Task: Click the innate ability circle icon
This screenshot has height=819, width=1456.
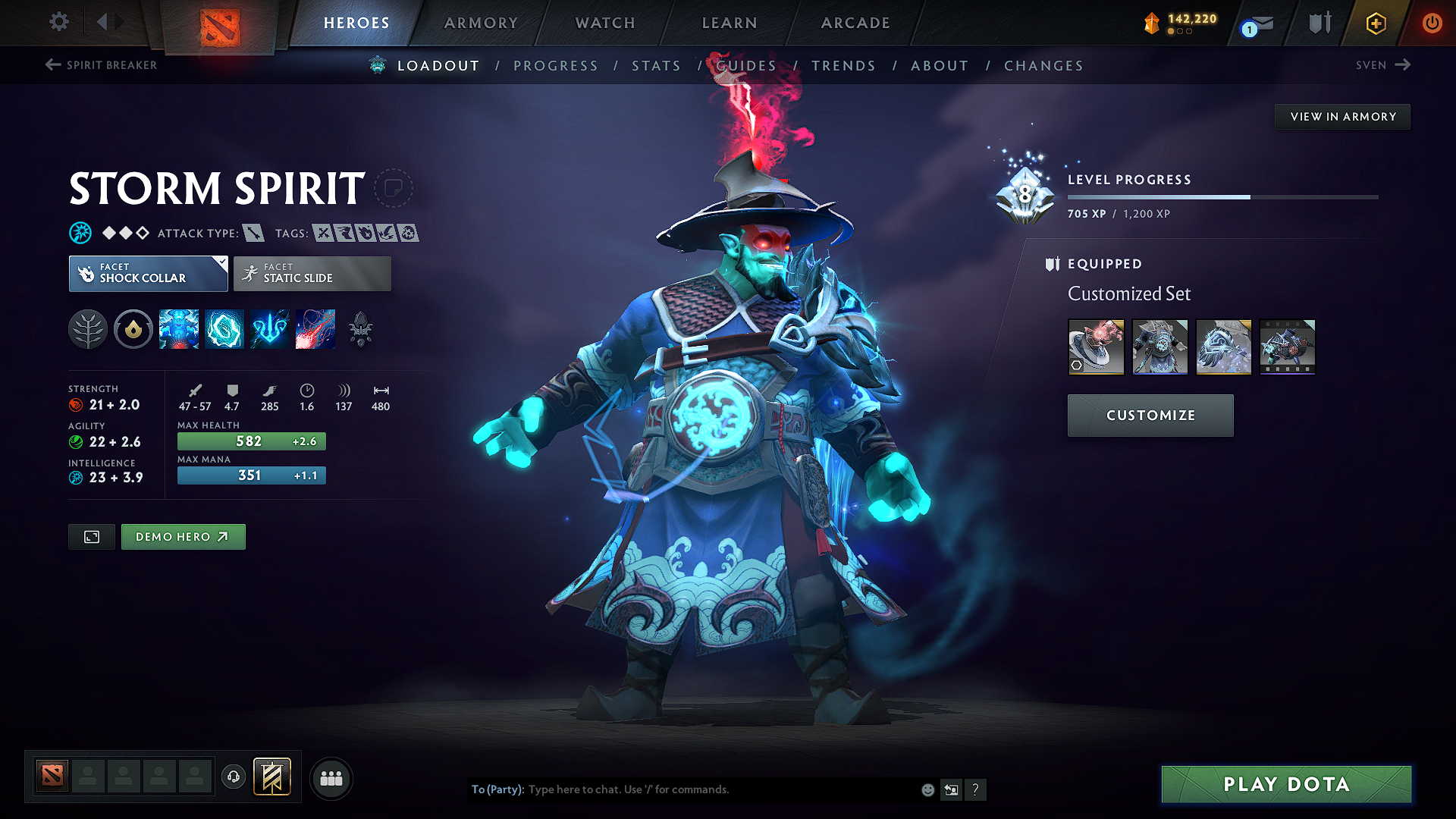Action: tap(133, 329)
